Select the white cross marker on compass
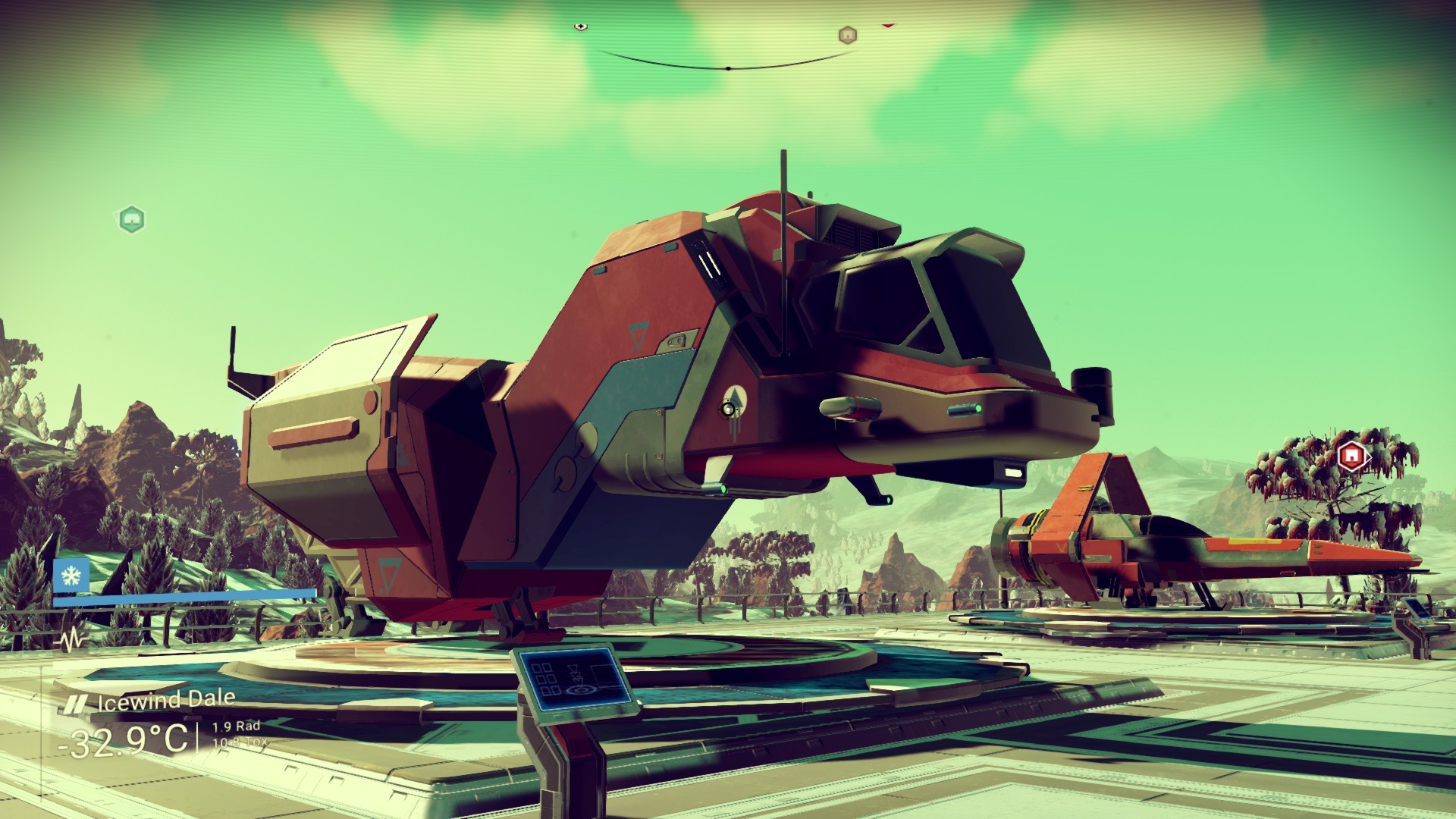1456x819 pixels. pos(580,27)
